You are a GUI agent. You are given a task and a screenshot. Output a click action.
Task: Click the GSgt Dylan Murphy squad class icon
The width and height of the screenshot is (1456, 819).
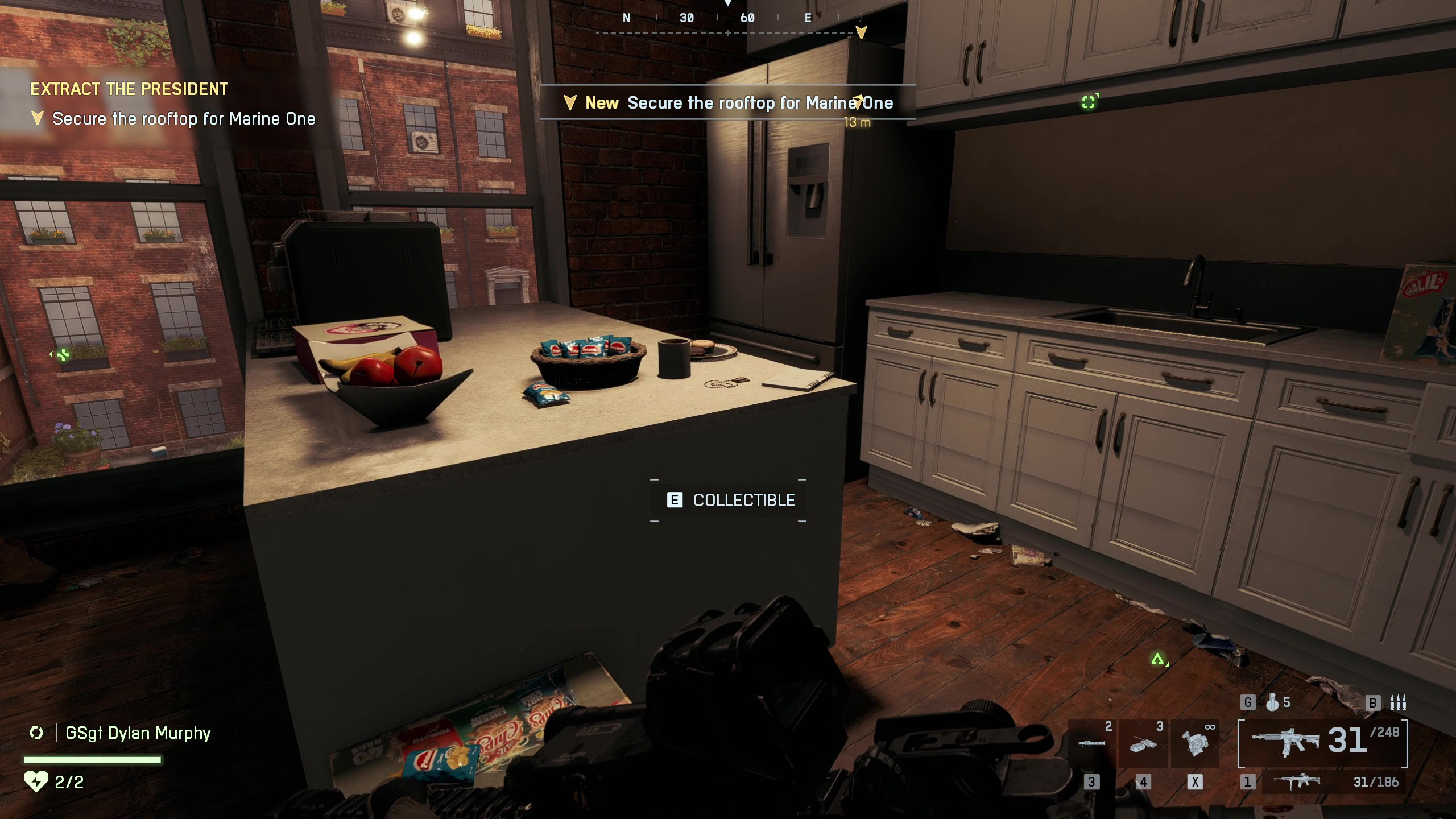[36, 733]
